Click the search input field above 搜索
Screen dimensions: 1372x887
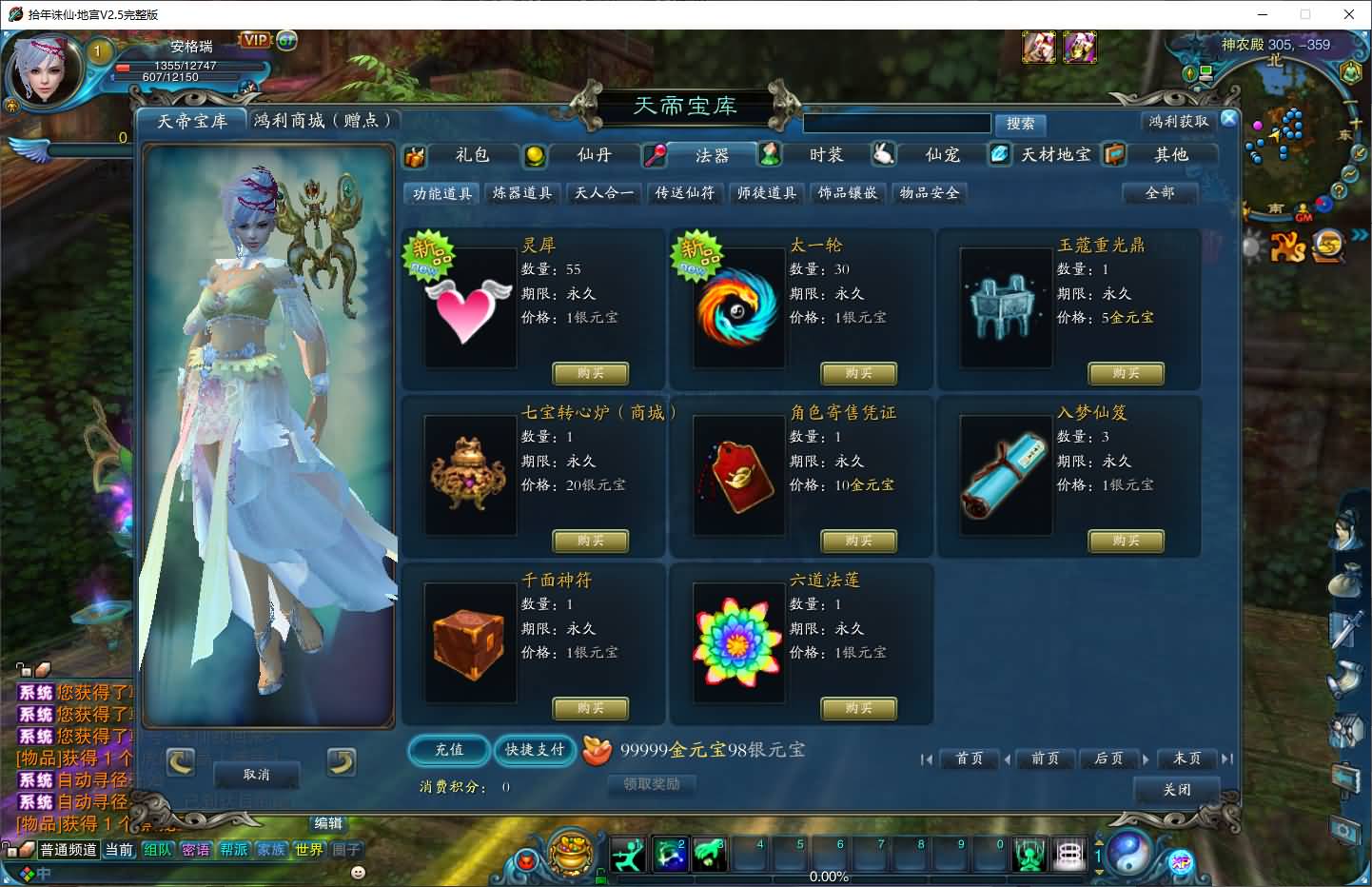click(x=897, y=123)
